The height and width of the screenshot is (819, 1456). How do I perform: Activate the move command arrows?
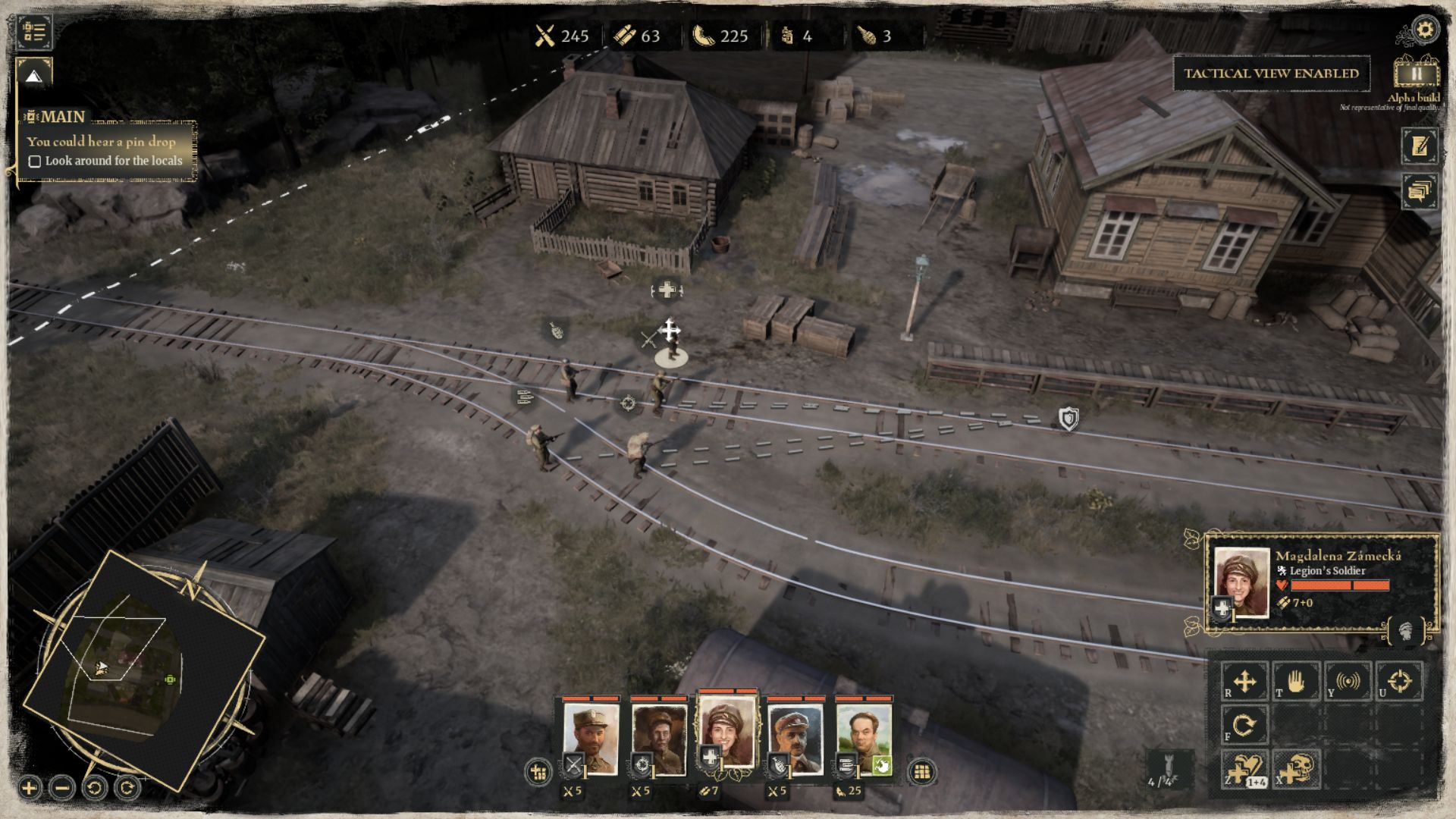pos(1244,681)
